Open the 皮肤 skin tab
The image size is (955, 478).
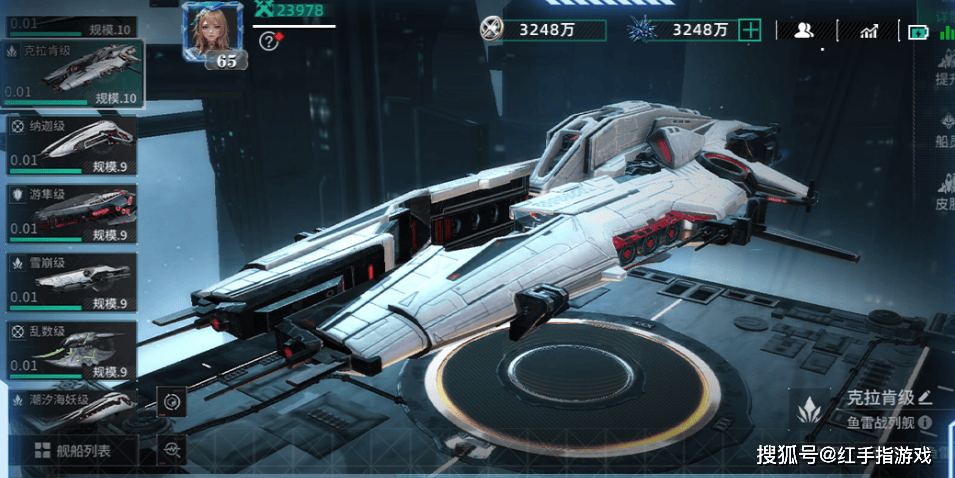[944, 194]
